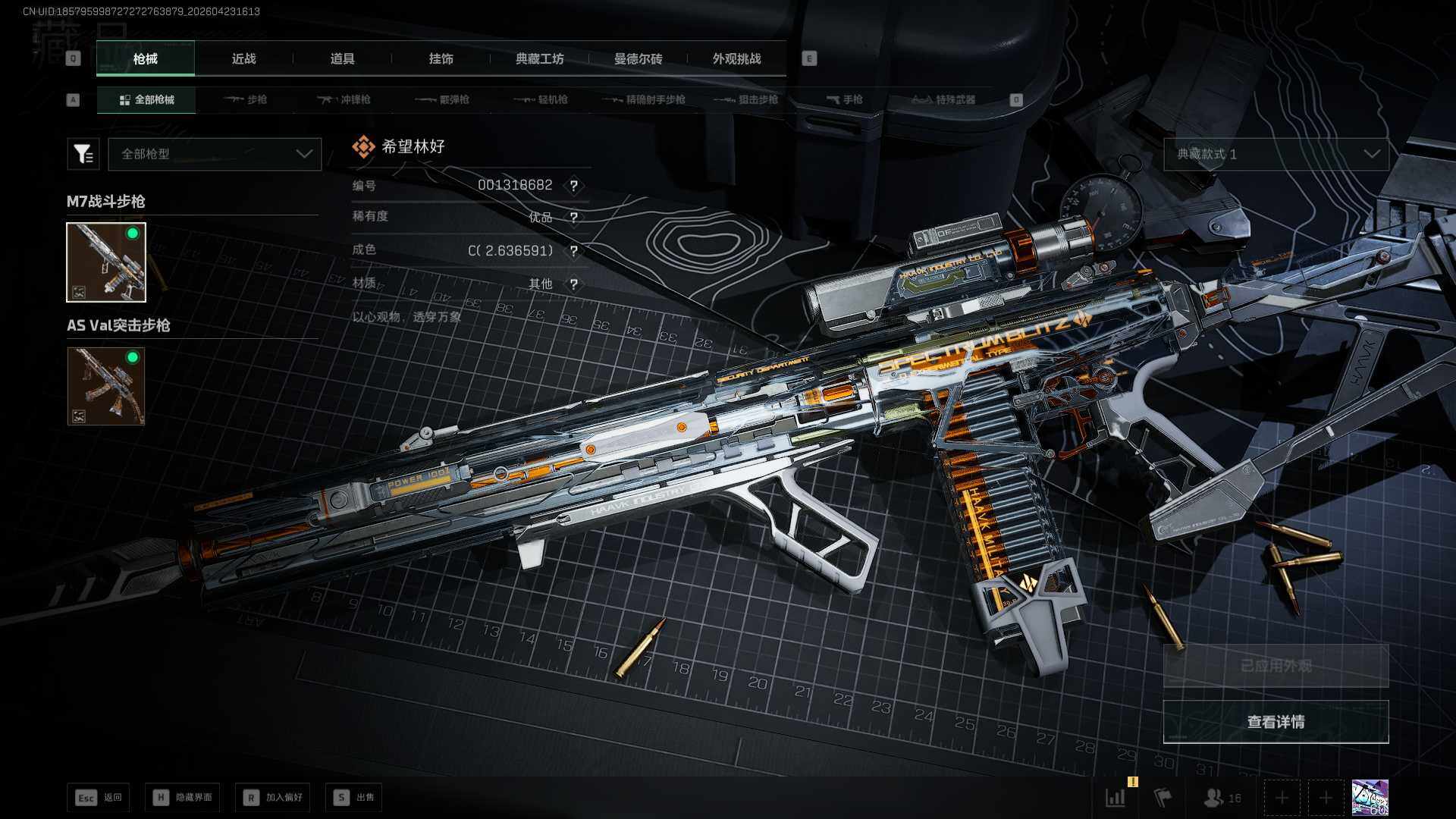The height and width of the screenshot is (819, 1456).
Task: Select the AS Val skin thumbnail
Action: [106, 386]
